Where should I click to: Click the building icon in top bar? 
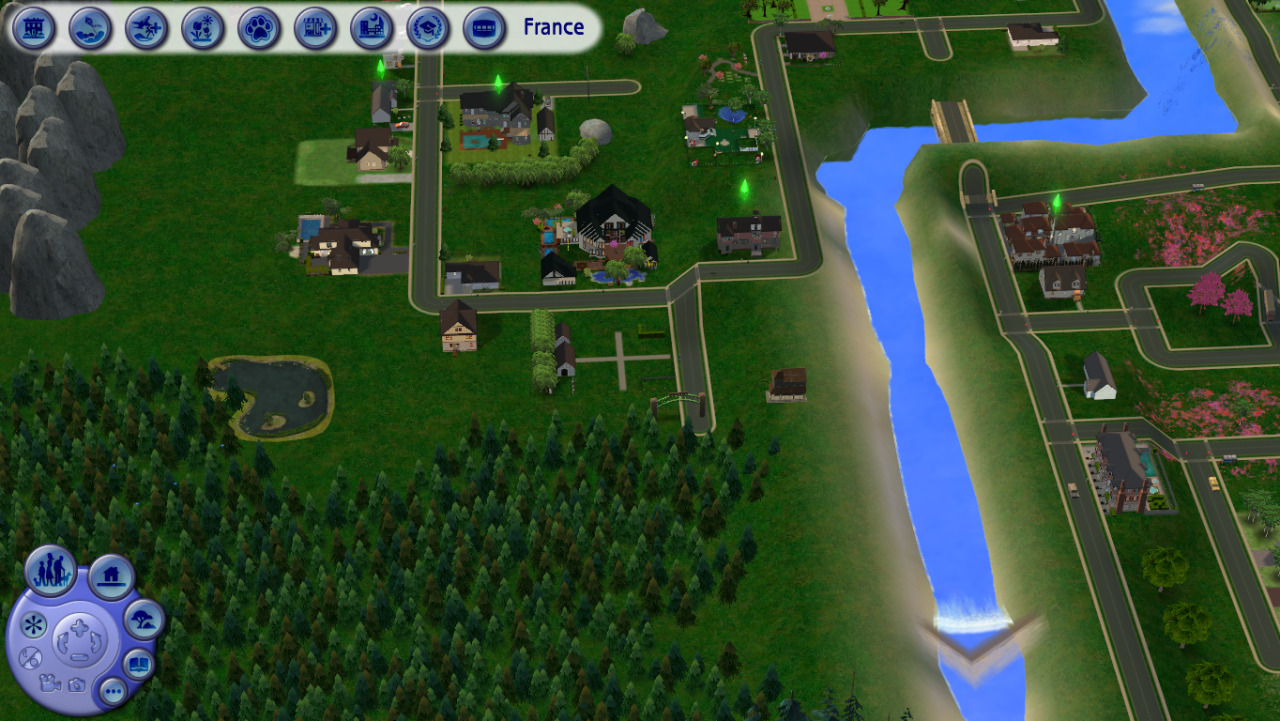click(x=34, y=28)
